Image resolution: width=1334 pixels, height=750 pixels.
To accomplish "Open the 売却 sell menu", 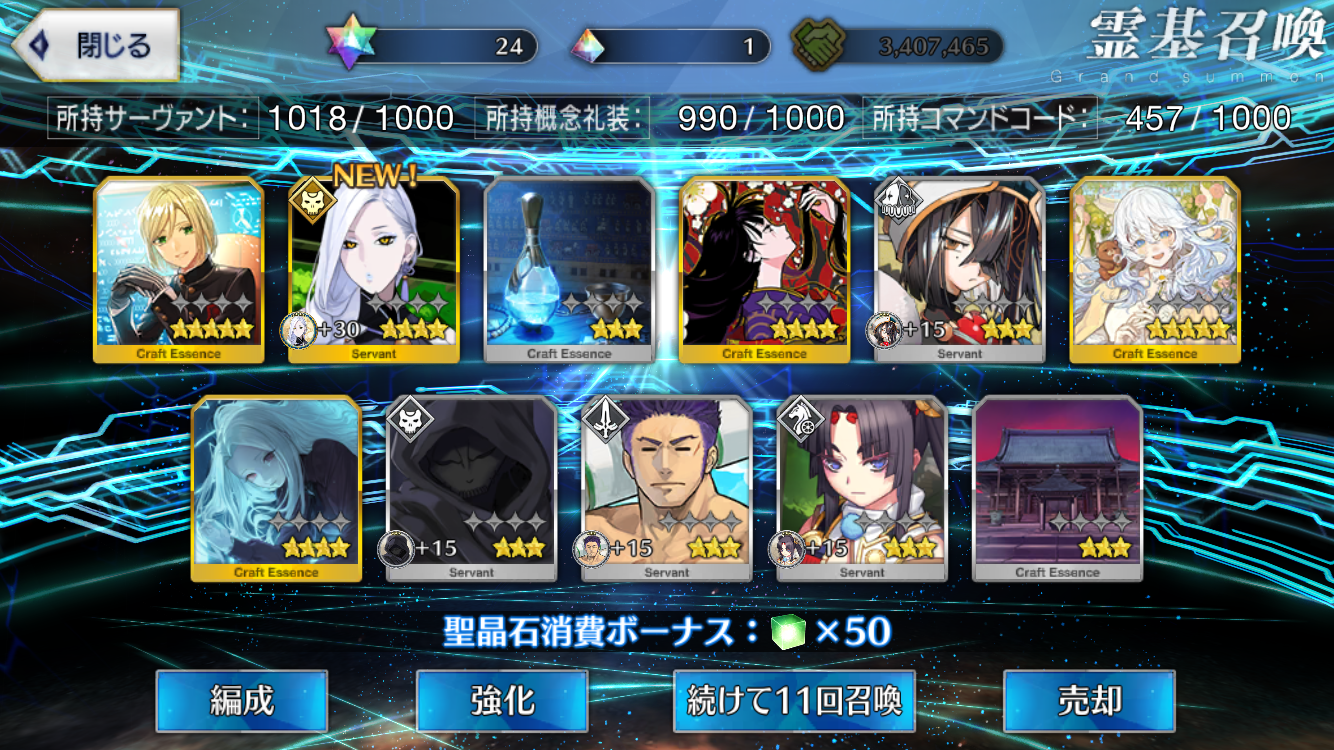I will tap(1089, 701).
